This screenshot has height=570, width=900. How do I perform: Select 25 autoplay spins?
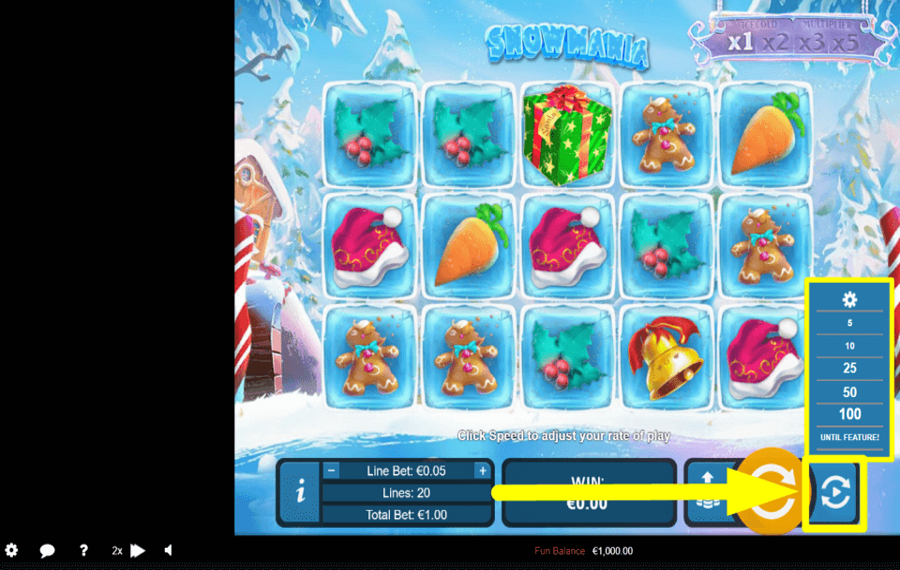tap(850, 369)
